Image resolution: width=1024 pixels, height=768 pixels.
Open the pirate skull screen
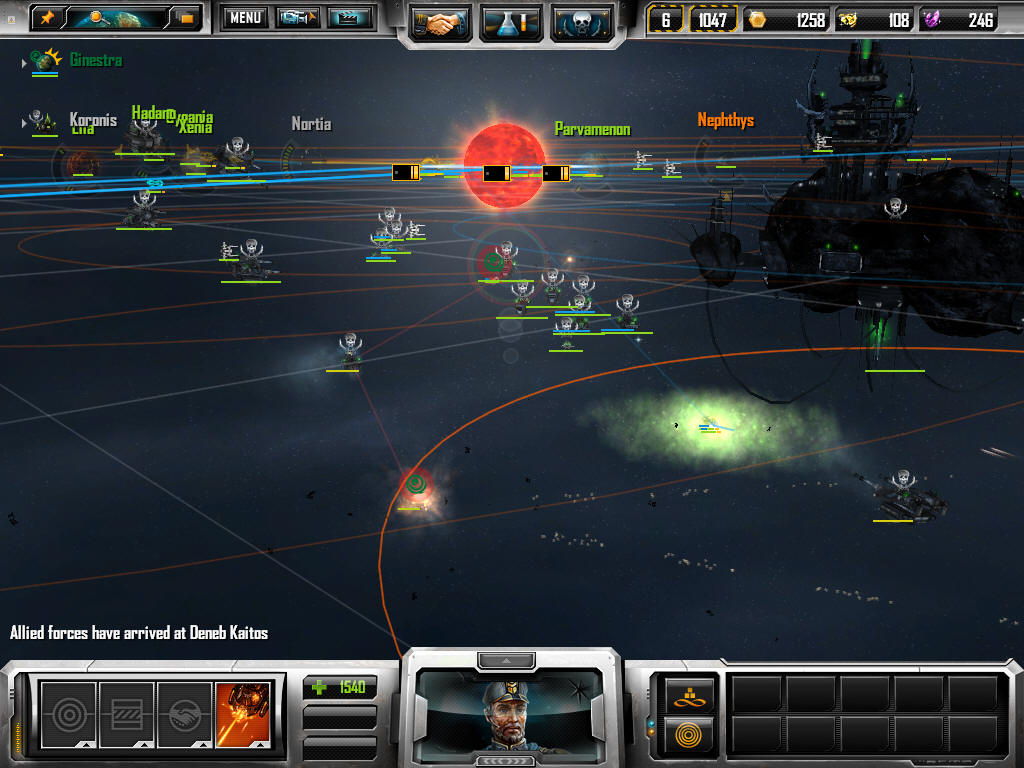(x=581, y=21)
